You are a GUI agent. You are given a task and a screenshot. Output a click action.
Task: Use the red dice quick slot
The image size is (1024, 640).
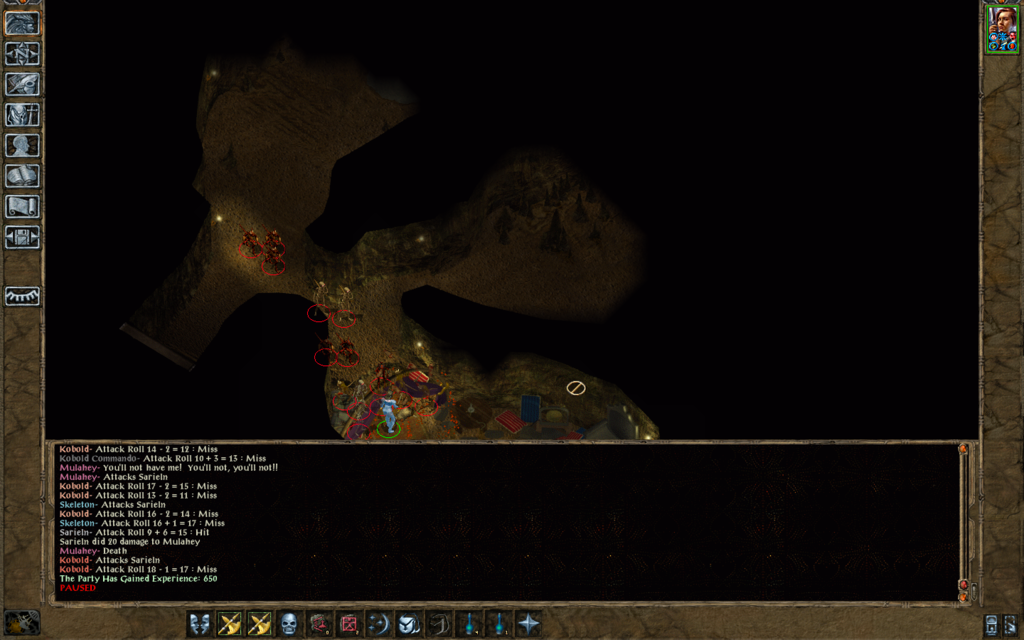pyautogui.click(x=348, y=624)
